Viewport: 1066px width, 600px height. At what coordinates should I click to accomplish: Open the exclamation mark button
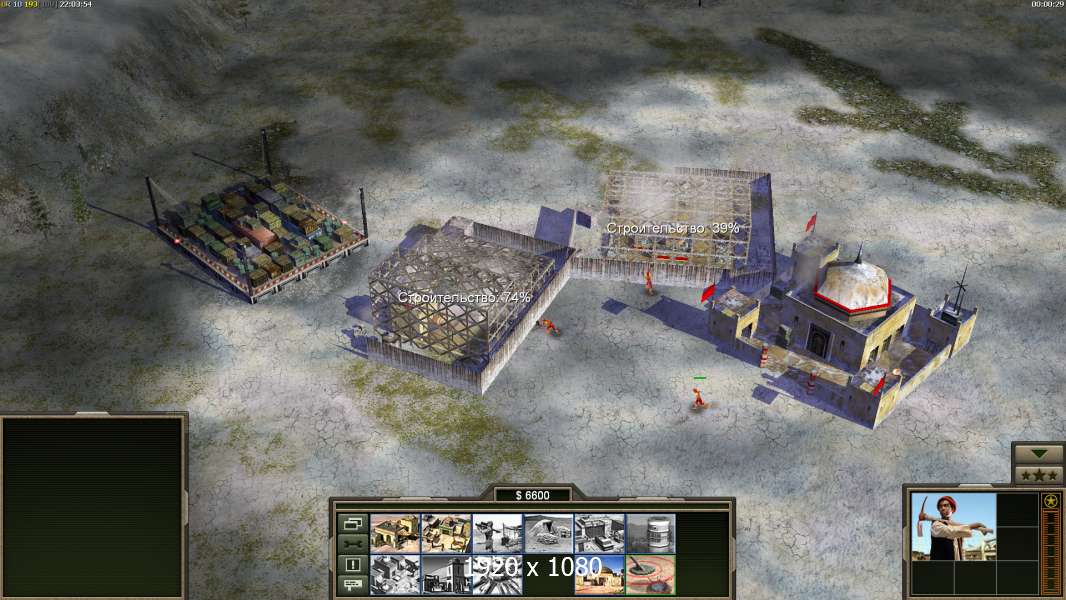click(x=352, y=564)
